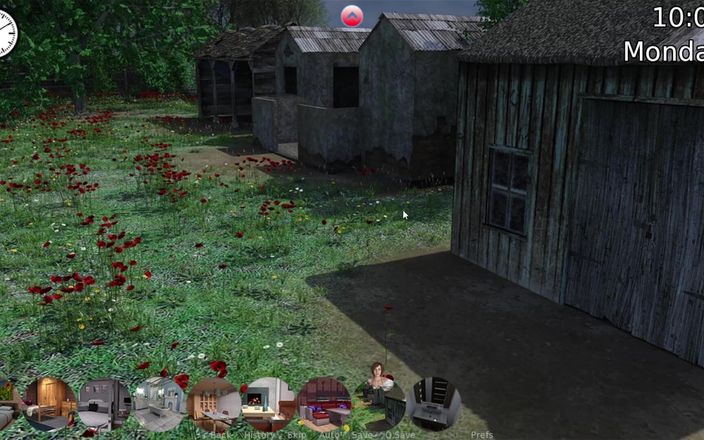Go to the wooden bedroom thumbnail
Image resolution: width=704 pixels, height=440 pixels.
point(50,403)
